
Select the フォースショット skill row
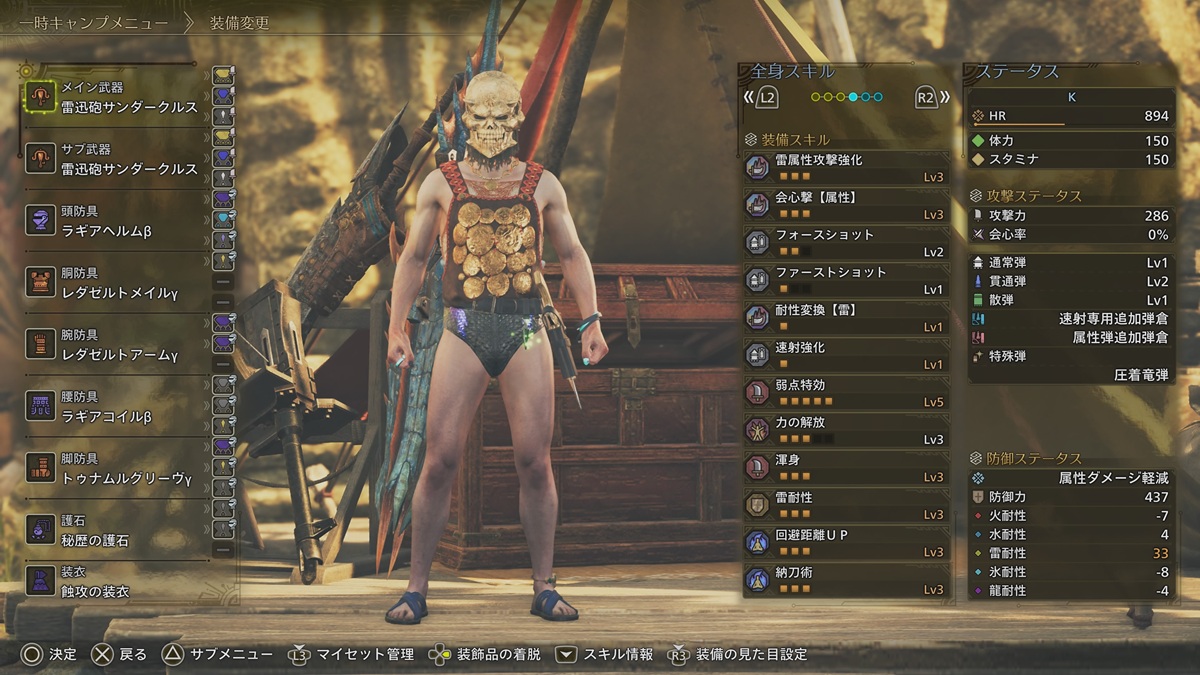pyautogui.click(x=846, y=243)
